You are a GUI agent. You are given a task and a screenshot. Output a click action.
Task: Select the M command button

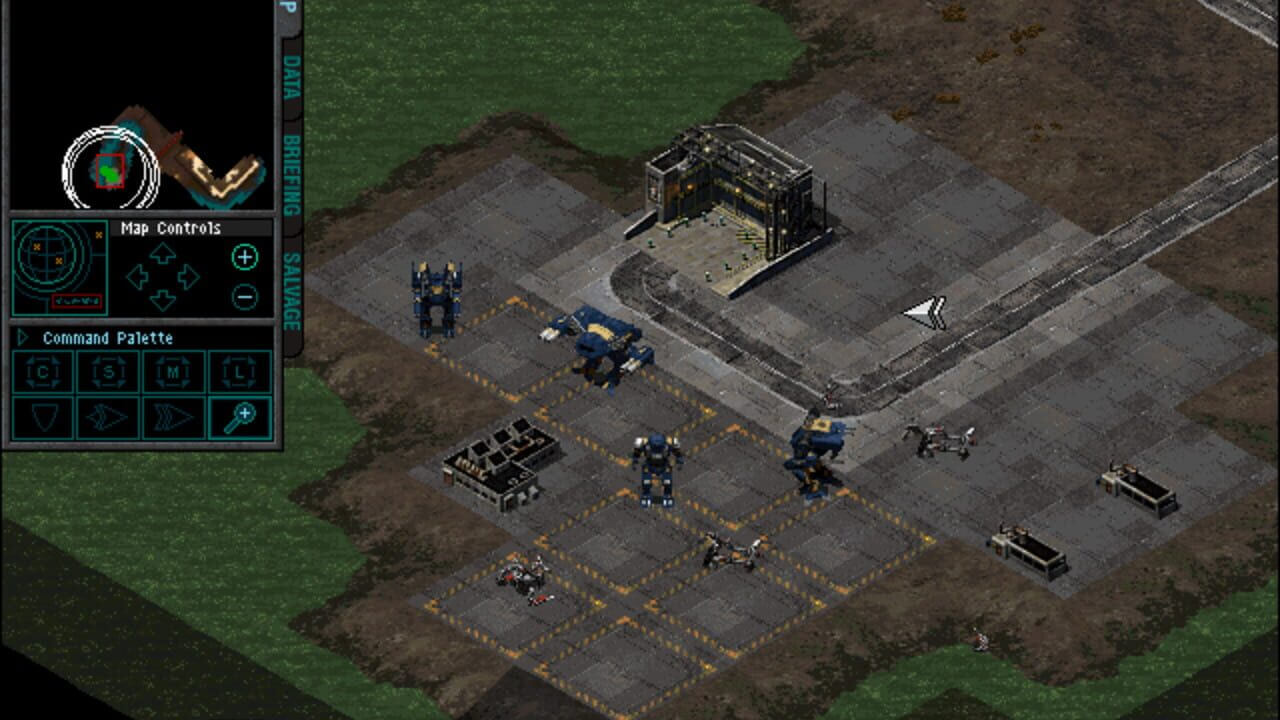(174, 372)
